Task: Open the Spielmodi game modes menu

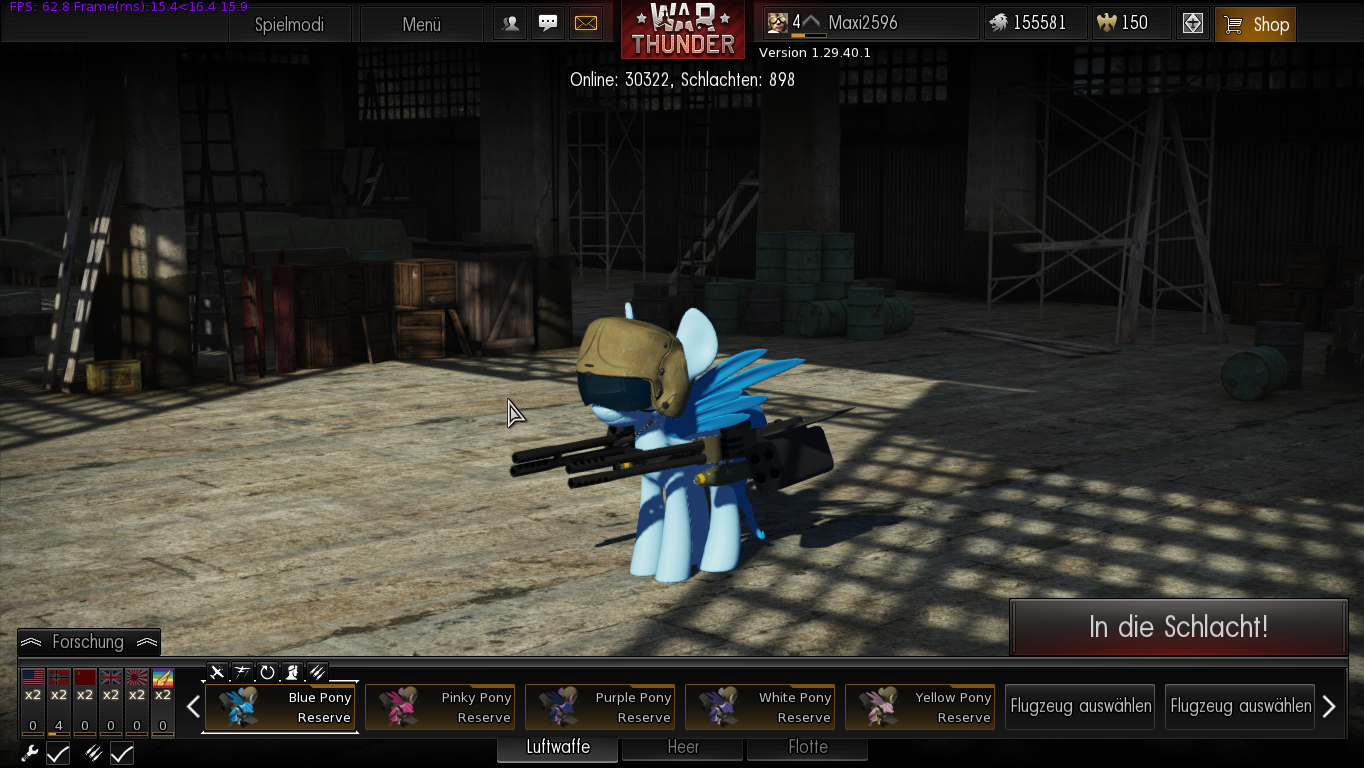Action: (289, 25)
